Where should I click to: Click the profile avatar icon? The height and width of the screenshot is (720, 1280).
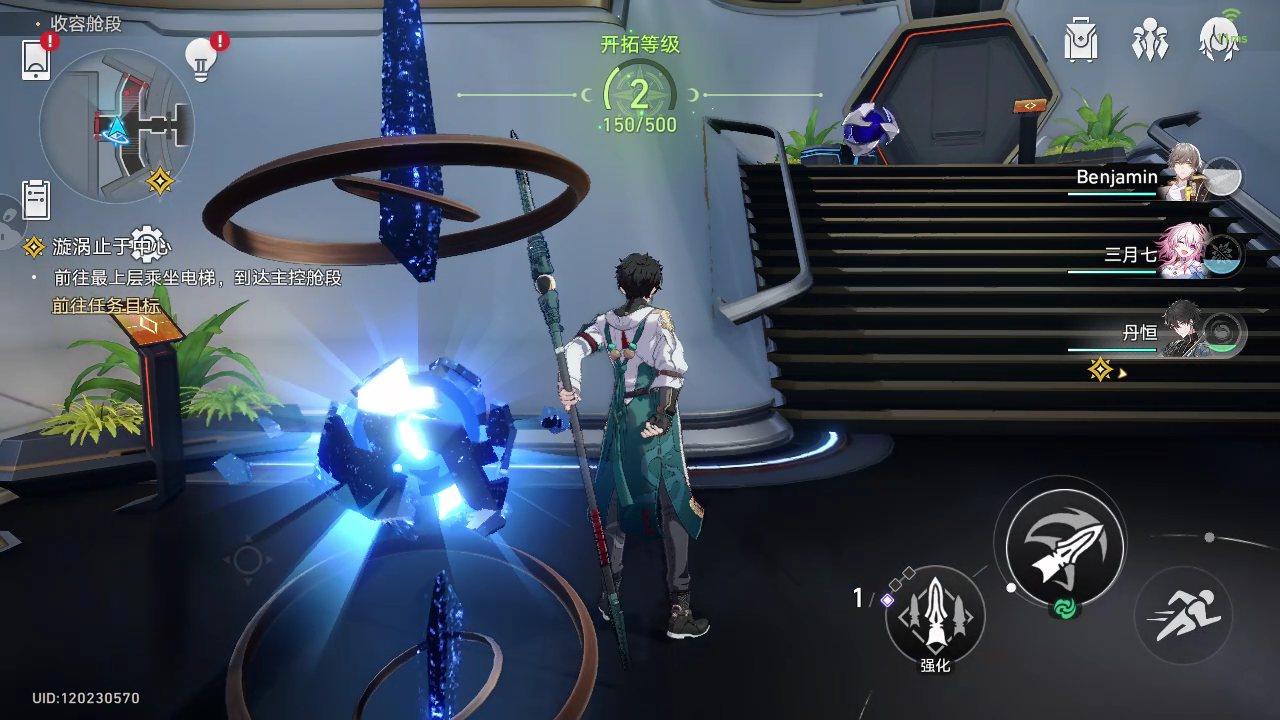pyautogui.click(x=1220, y=40)
